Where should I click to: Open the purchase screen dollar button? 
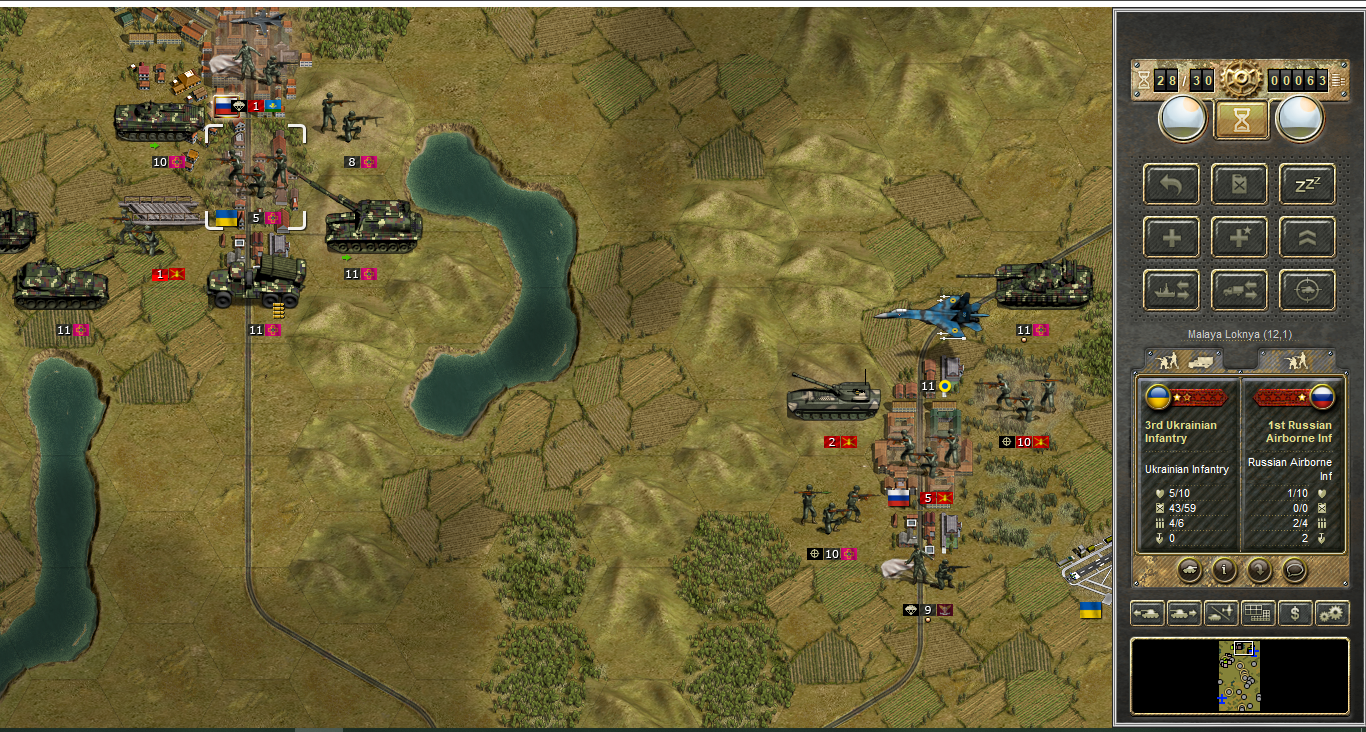1295,613
